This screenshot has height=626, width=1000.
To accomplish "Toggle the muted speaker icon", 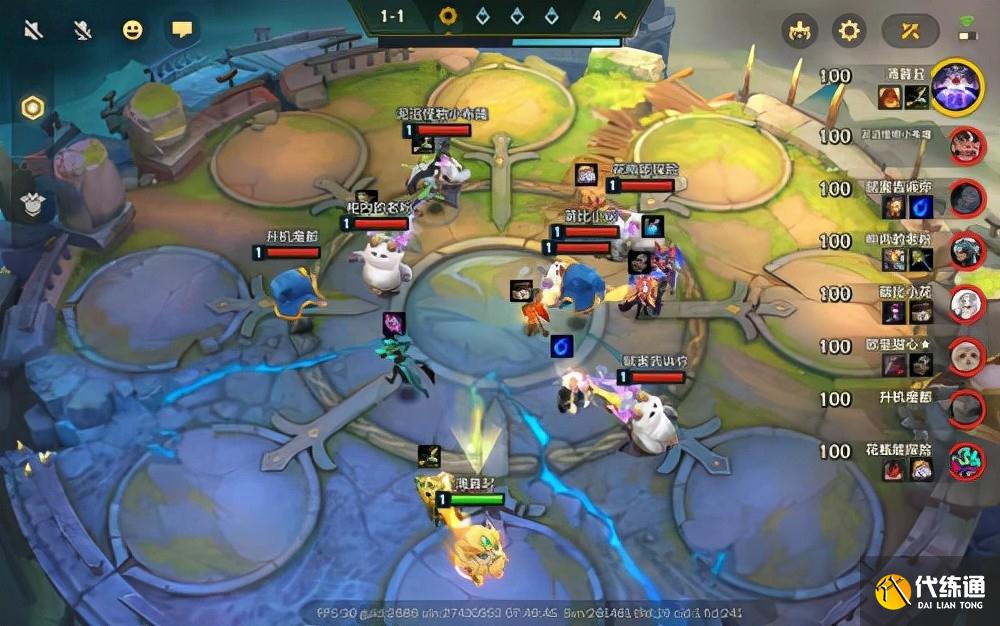I will pos(33,30).
